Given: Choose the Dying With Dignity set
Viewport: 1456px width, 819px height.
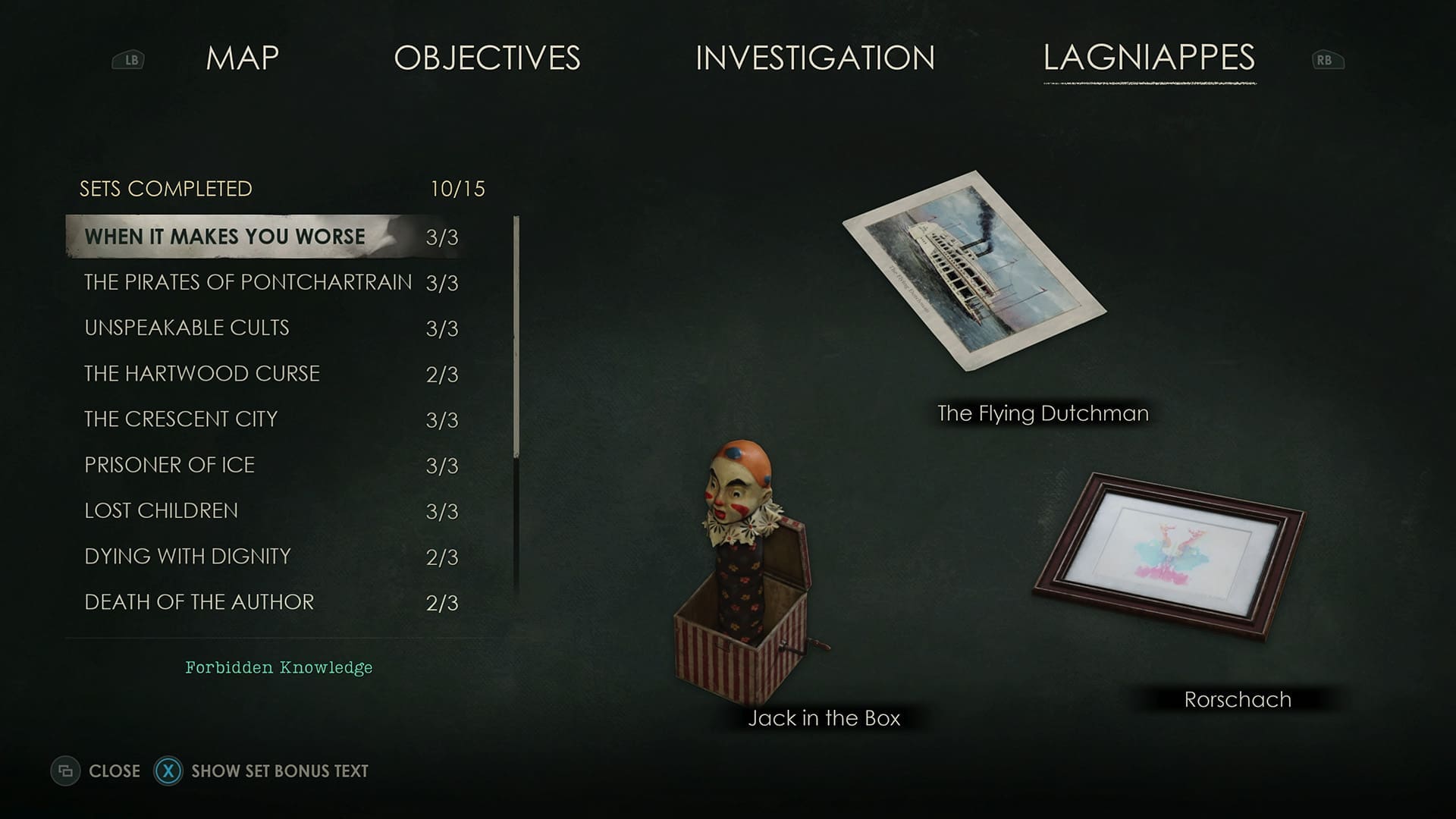Looking at the screenshot, I should click(187, 556).
